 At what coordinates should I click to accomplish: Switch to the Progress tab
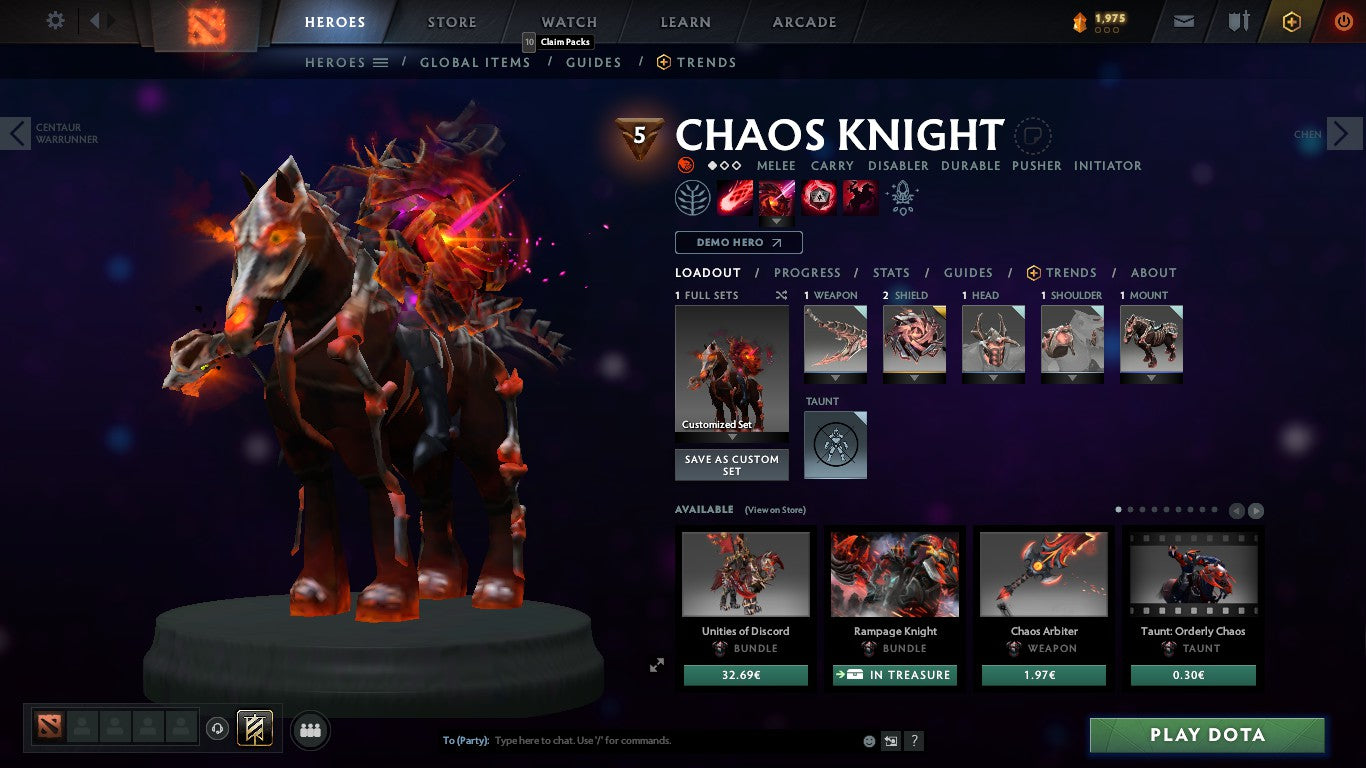click(x=808, y=272)
